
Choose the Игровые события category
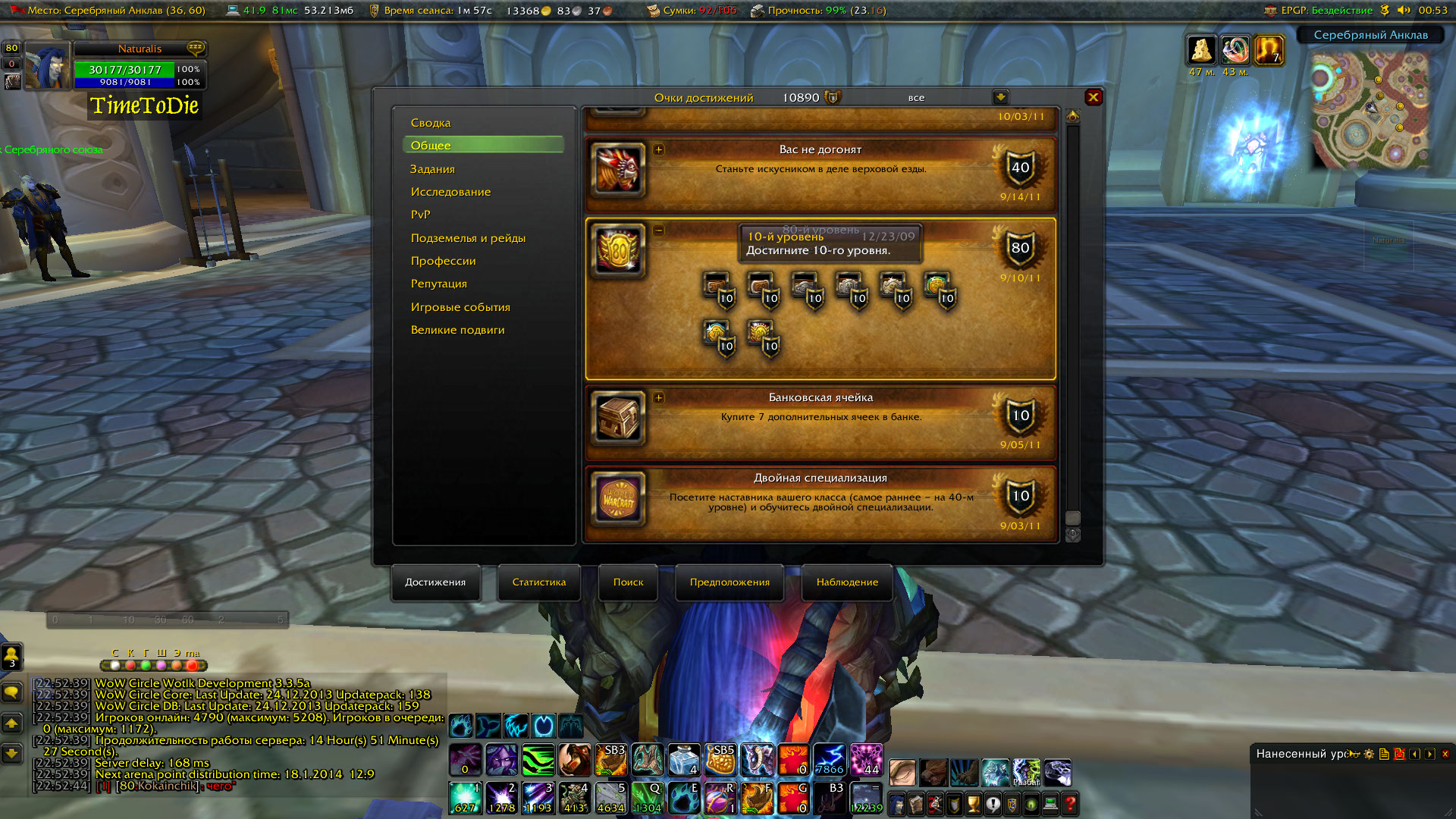[x=460, y=307]
